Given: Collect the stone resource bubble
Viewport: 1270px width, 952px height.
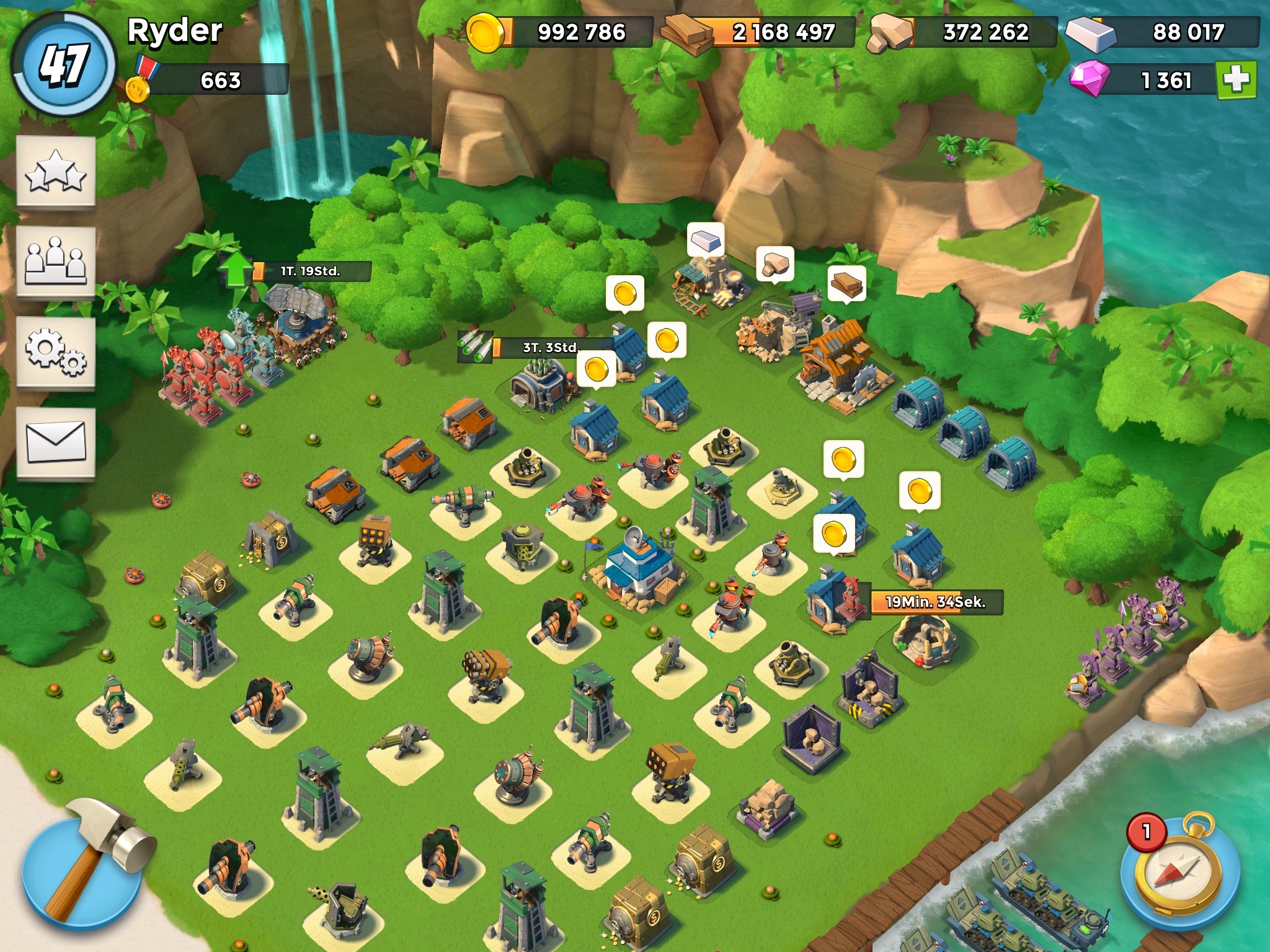Looking at the screenshot, I should (775, 264).
